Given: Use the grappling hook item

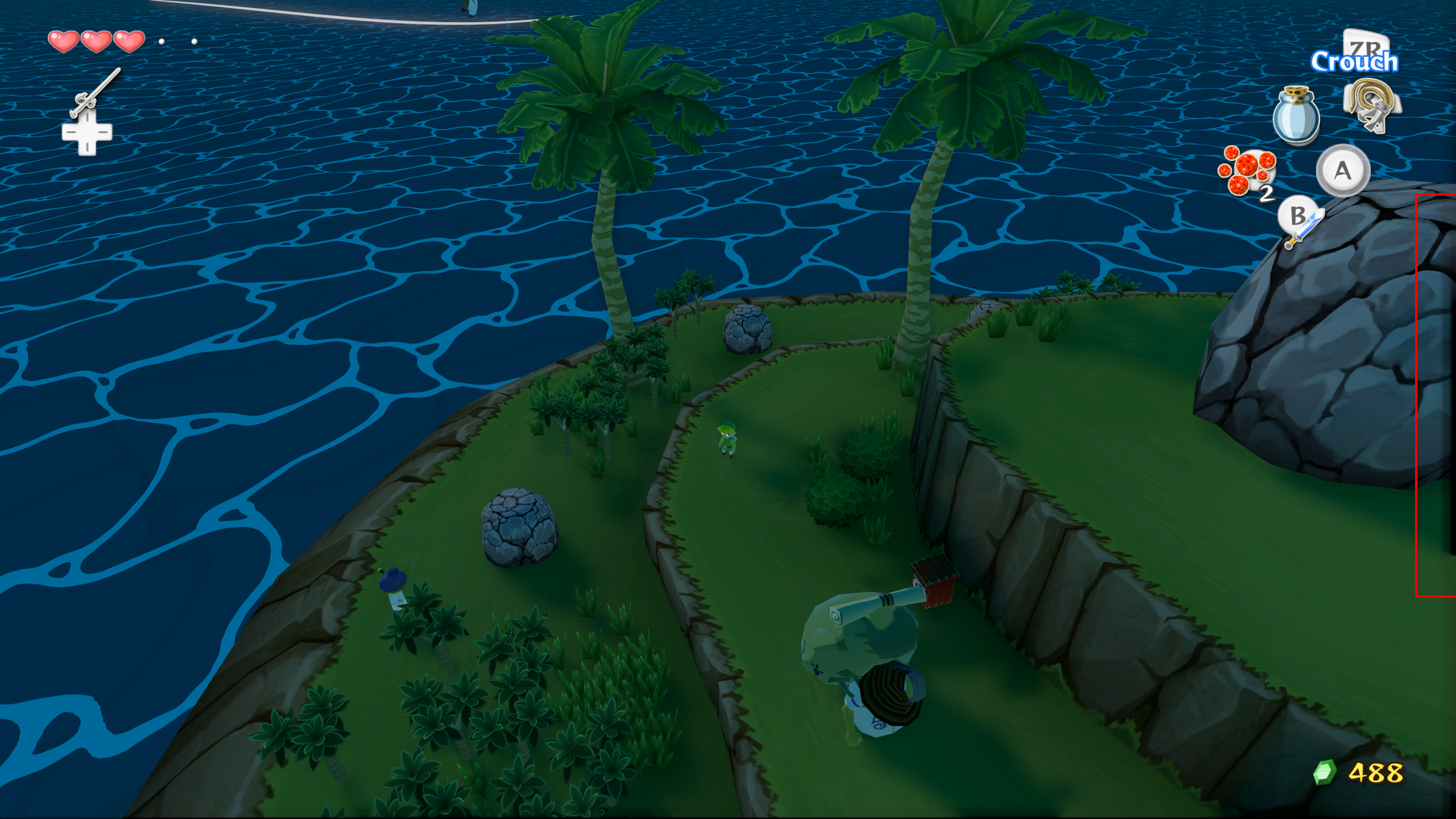Looking at the screenshot, I should point(1371,106).
